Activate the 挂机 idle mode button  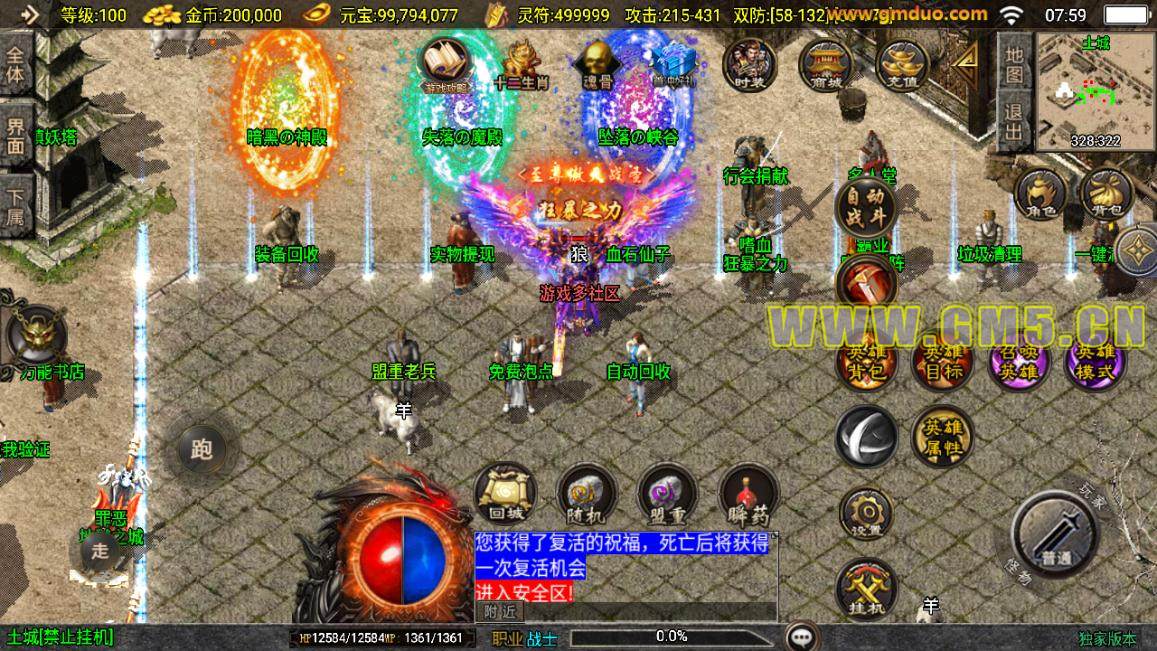(x=866, y=588)
